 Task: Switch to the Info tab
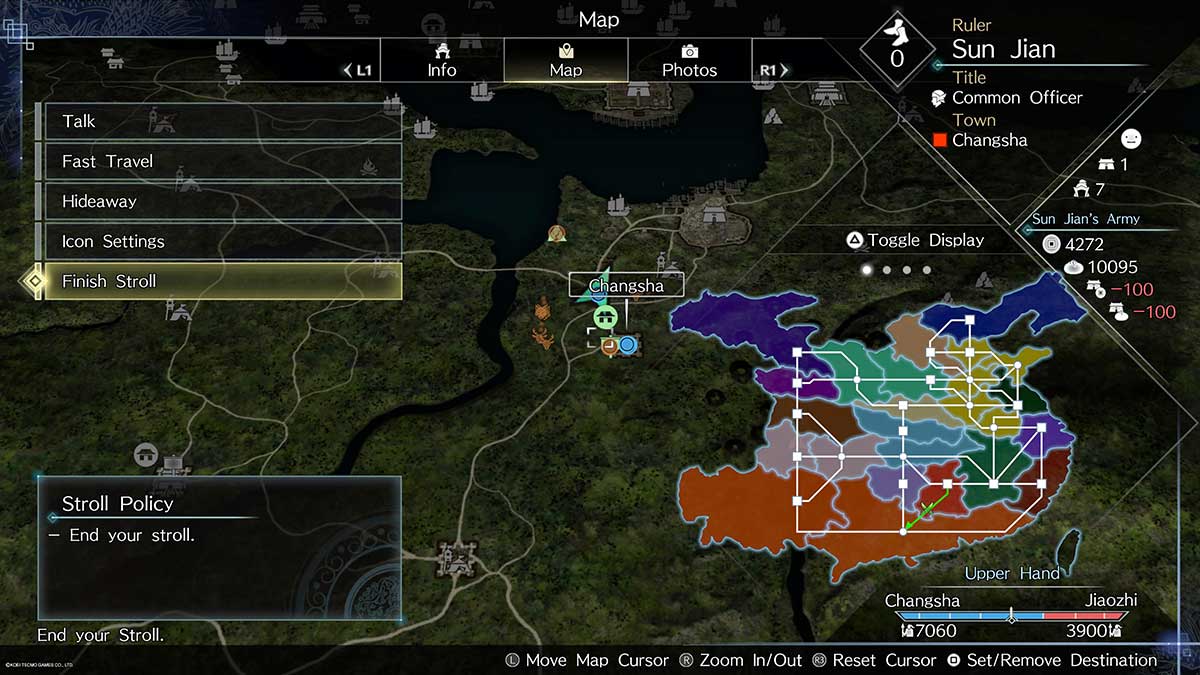[x=442, y=60]
